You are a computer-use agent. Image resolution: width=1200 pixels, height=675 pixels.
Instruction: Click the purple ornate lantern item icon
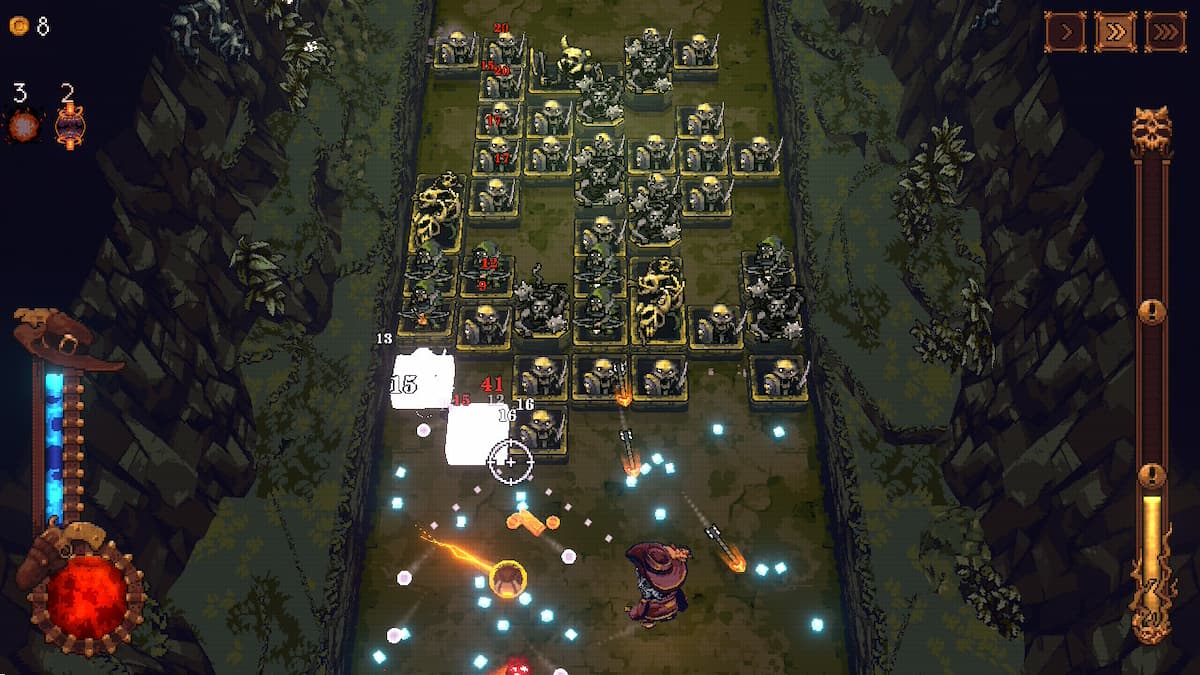click(70, 127)
